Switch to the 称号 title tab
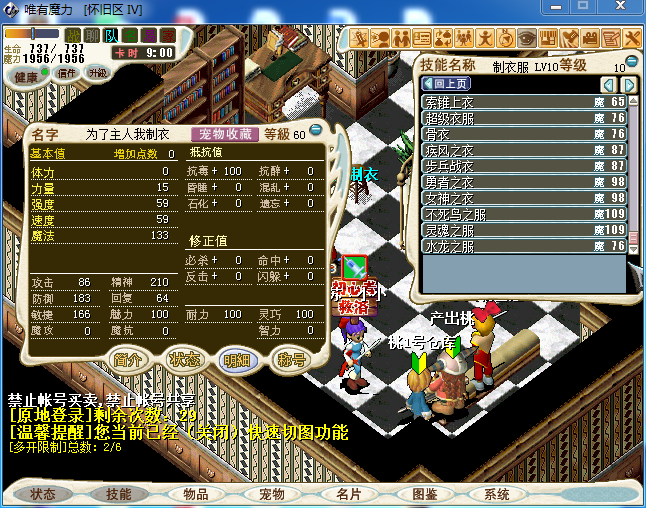Viewport: 646px width, 508px height. 291,360
